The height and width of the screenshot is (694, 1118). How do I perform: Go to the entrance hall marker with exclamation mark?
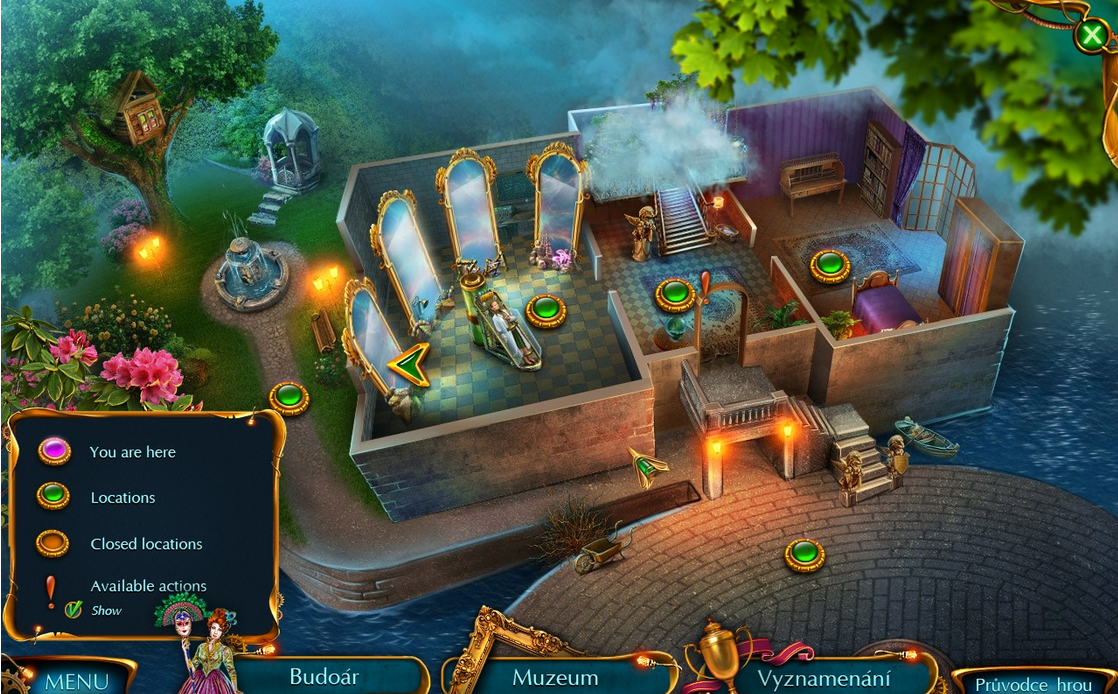[x=675, y=295]
